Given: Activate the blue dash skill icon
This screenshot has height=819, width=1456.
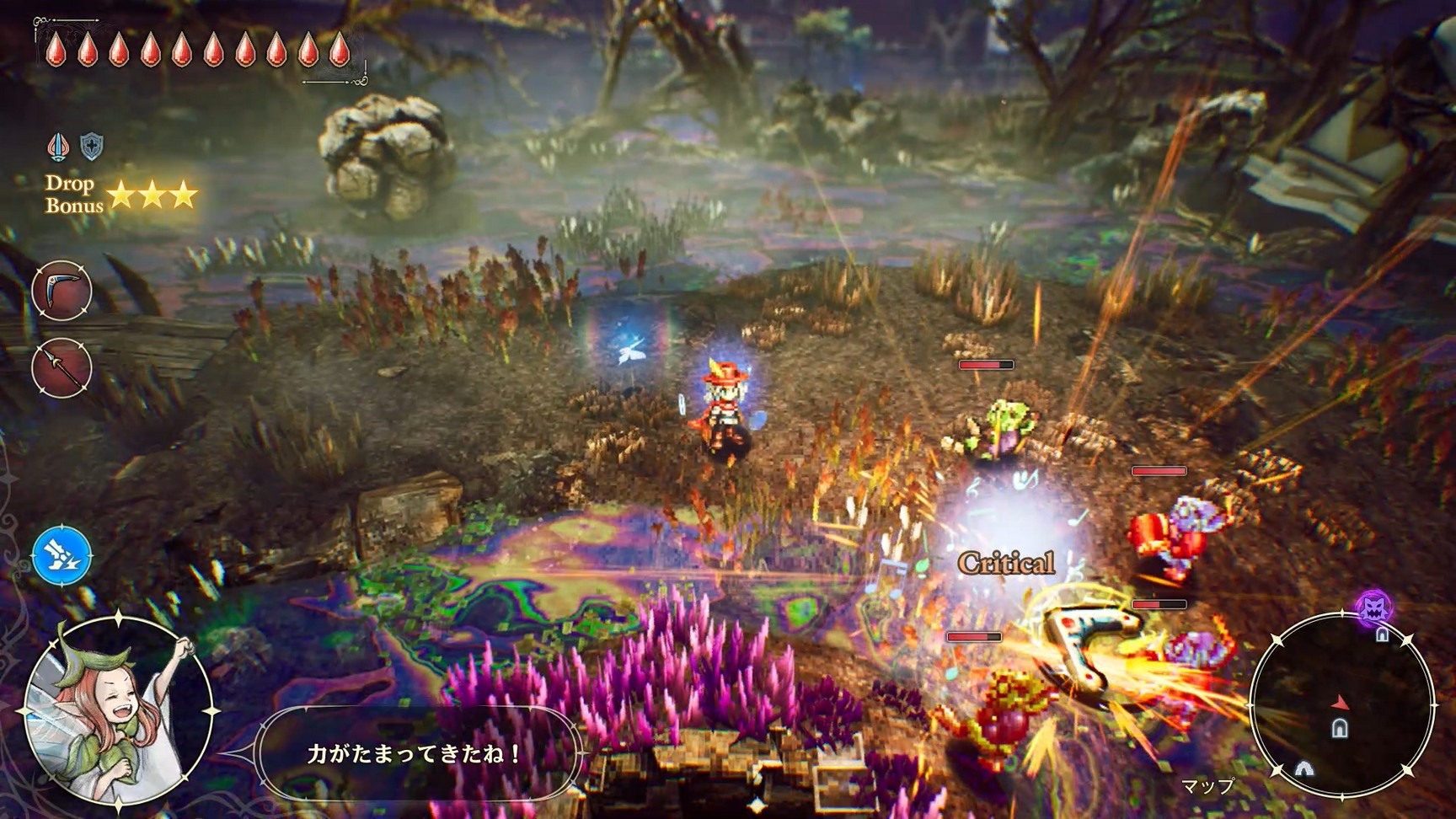Looking at the screenshot, I should pyautogui.click(x=62, y=556).
